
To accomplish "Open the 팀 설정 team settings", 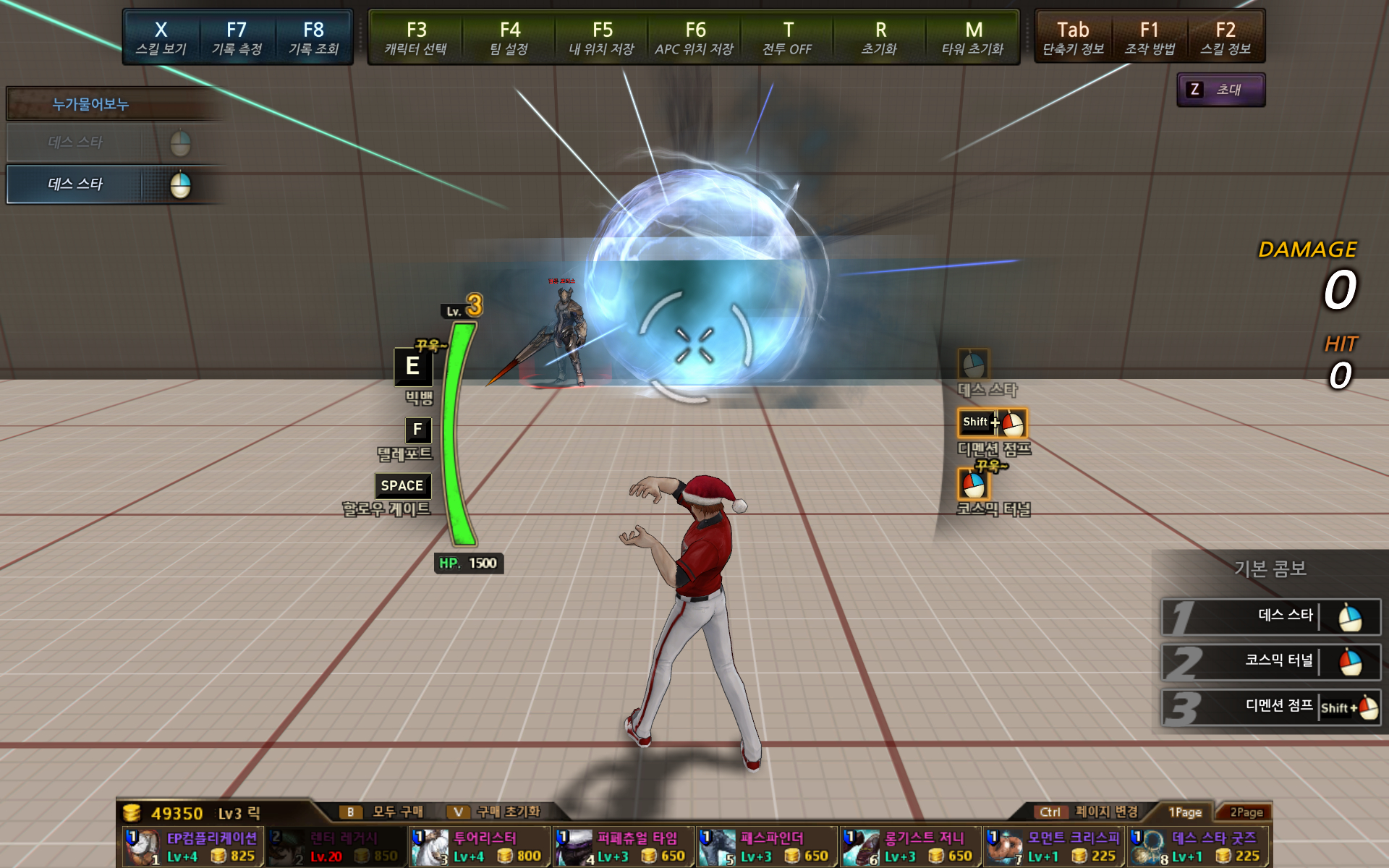I will pyautogui.click(x=509, y=38).
